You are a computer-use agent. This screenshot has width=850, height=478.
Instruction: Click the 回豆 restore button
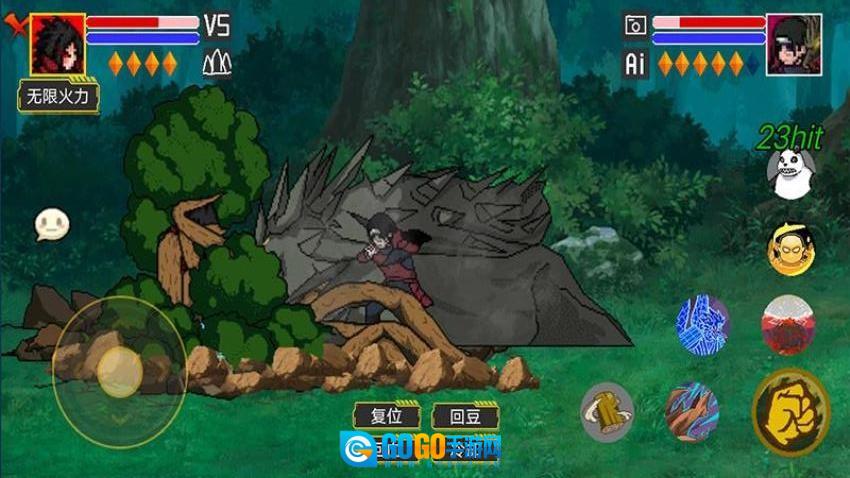pyautogui.click(x=465, y=416)
